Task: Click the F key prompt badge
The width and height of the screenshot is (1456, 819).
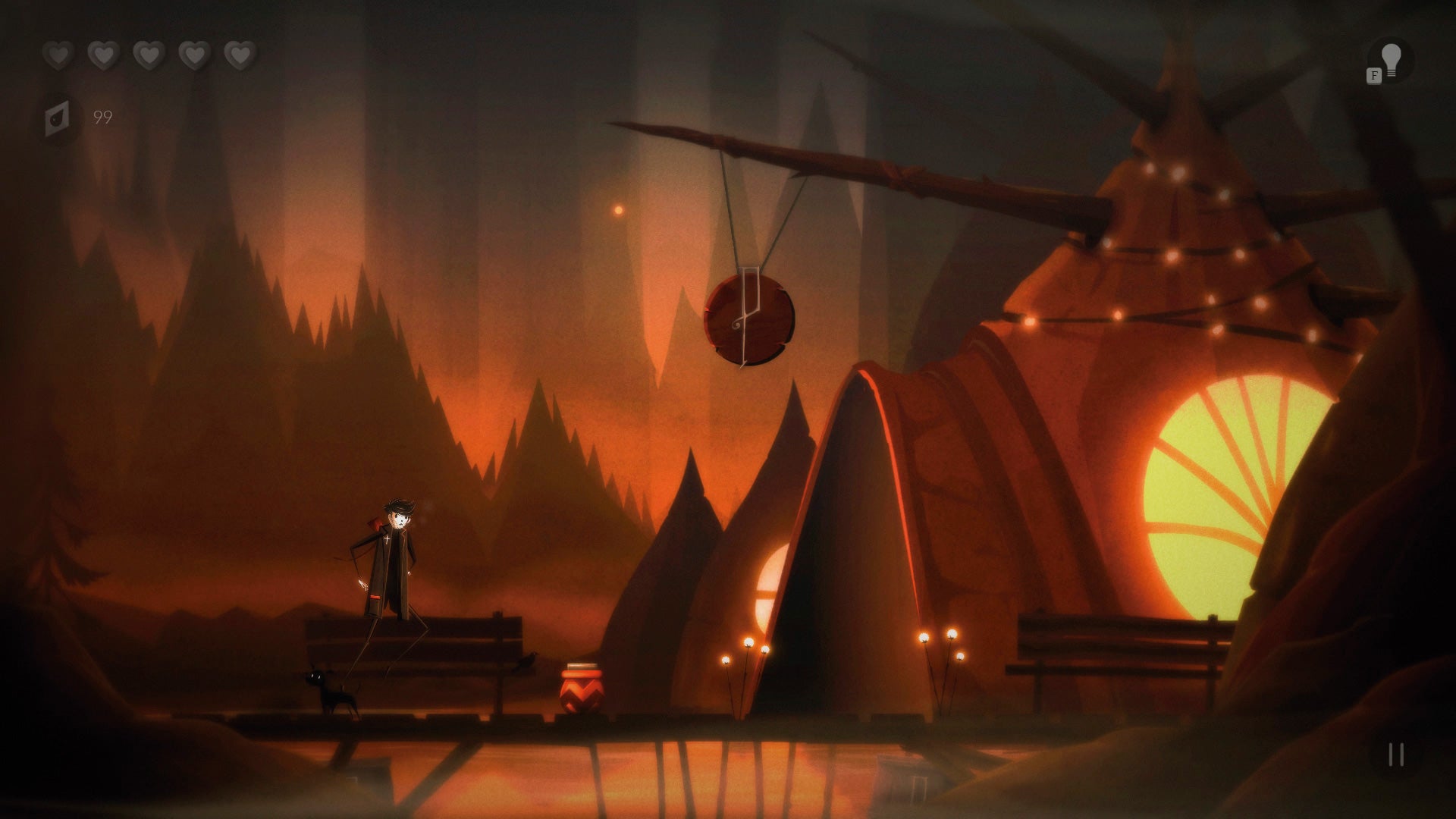Action: 1373,75
